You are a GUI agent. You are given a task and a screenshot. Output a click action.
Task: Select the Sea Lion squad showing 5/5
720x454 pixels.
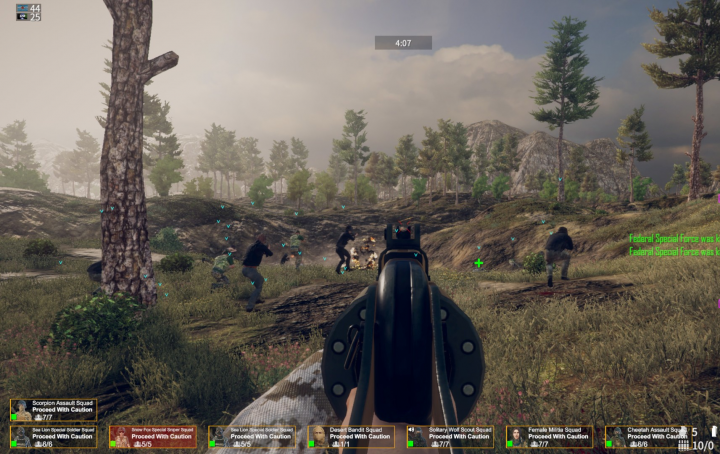click(x=251, y=436)
